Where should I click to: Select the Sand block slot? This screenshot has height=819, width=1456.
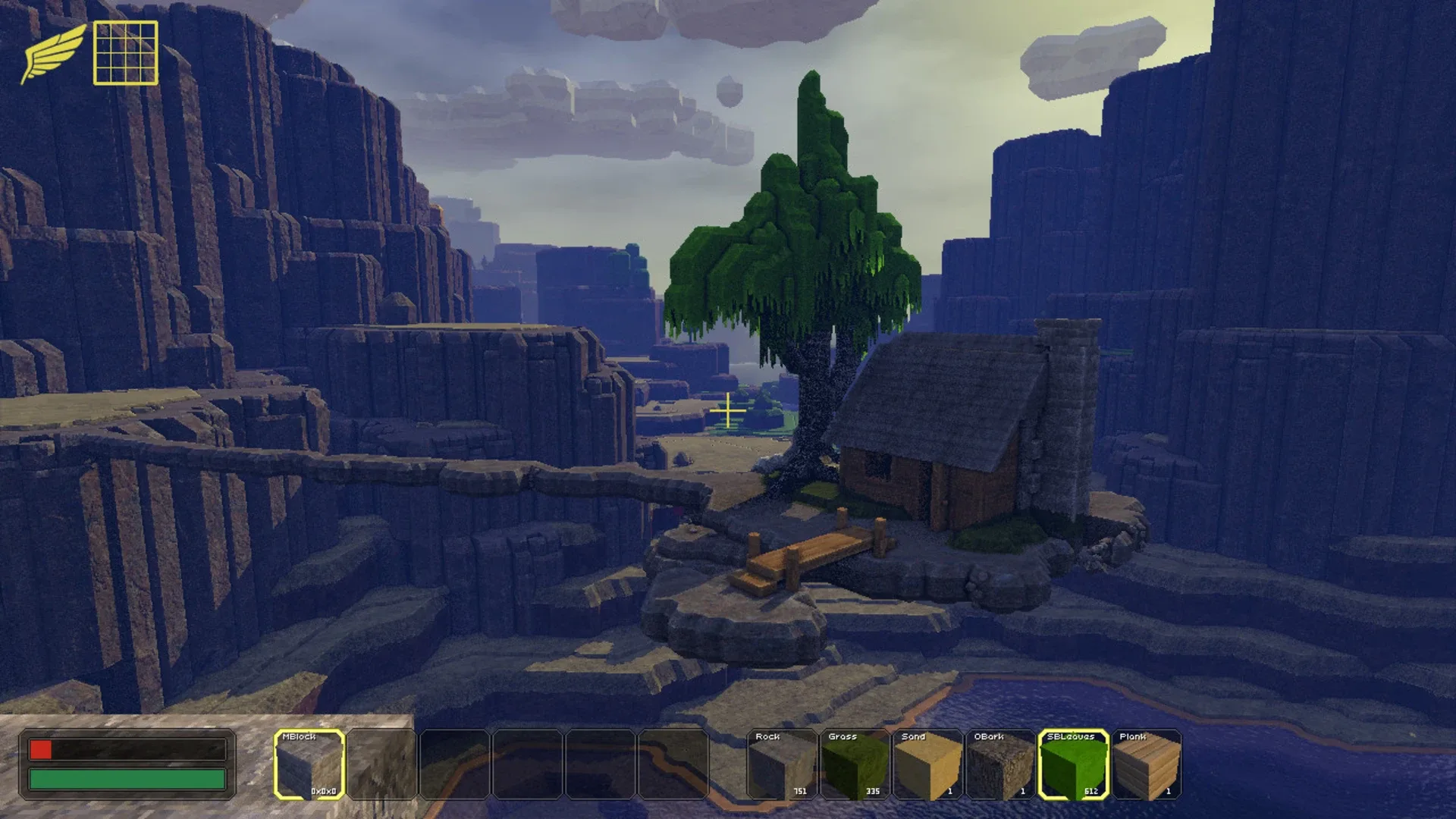pos(925,766)
